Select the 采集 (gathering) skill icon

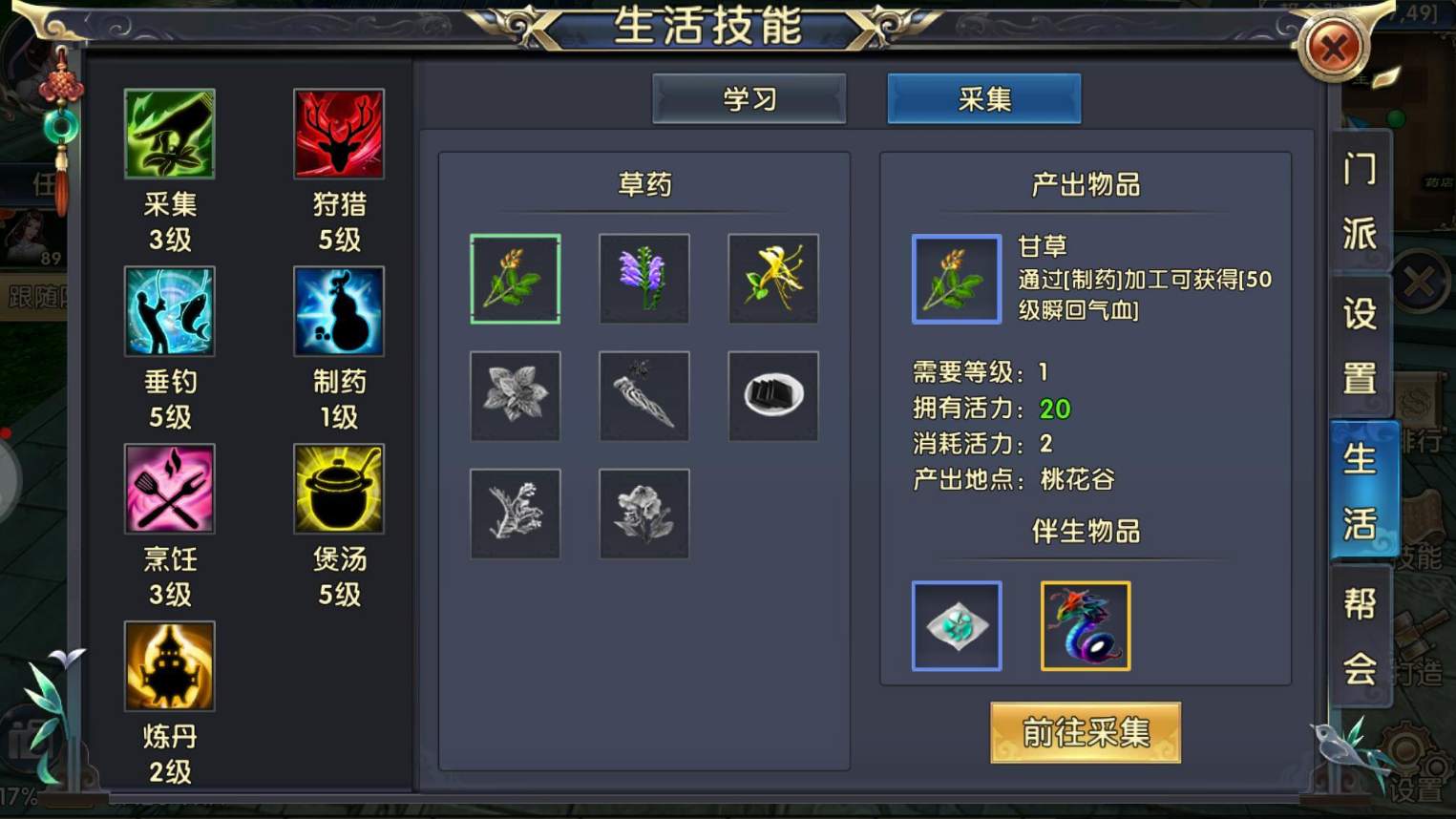pyautogui.click(x=170, y=134)
